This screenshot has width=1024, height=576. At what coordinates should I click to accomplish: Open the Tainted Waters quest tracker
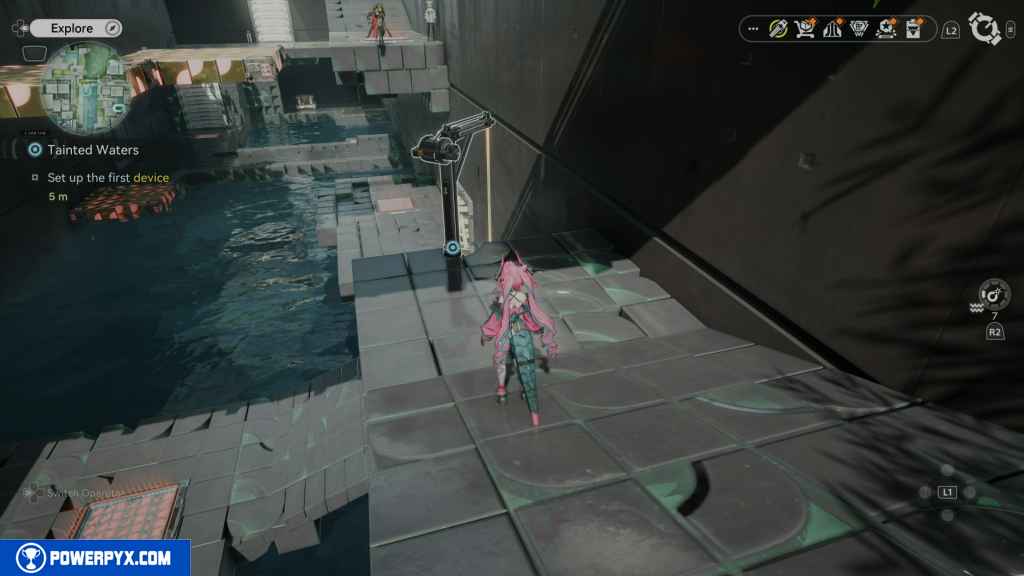click(92, 150)
